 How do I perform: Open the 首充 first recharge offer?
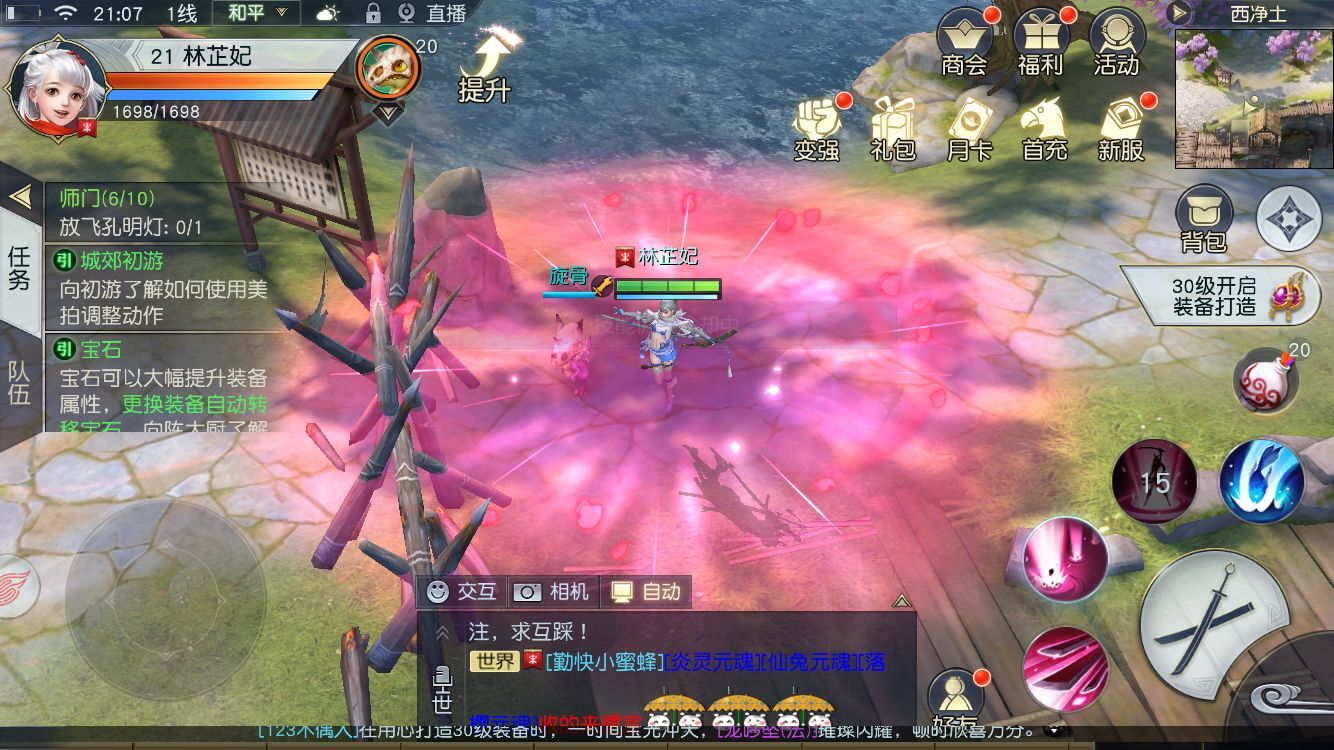[1045, 128]
